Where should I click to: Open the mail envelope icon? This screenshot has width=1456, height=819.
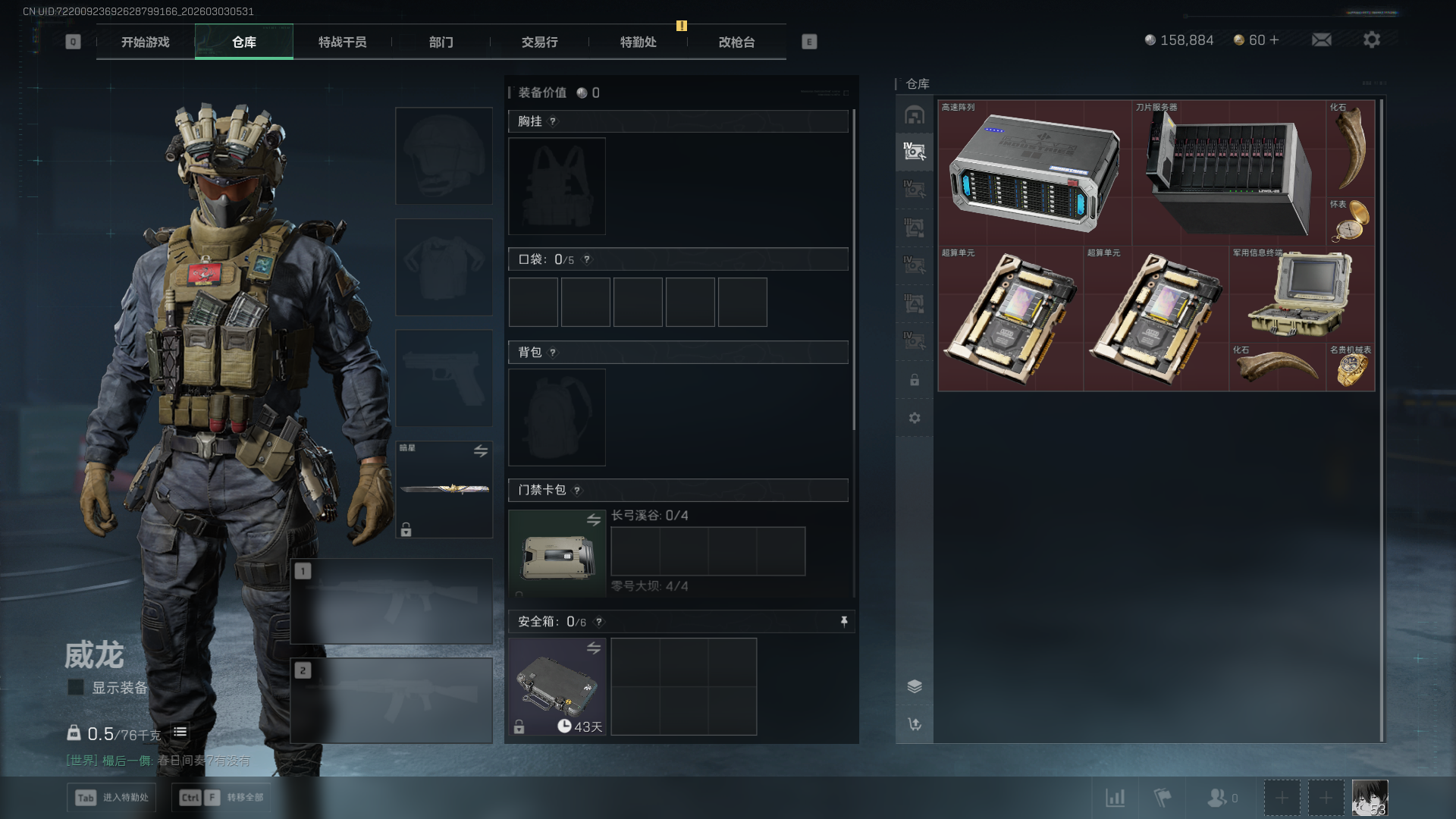1321,40
